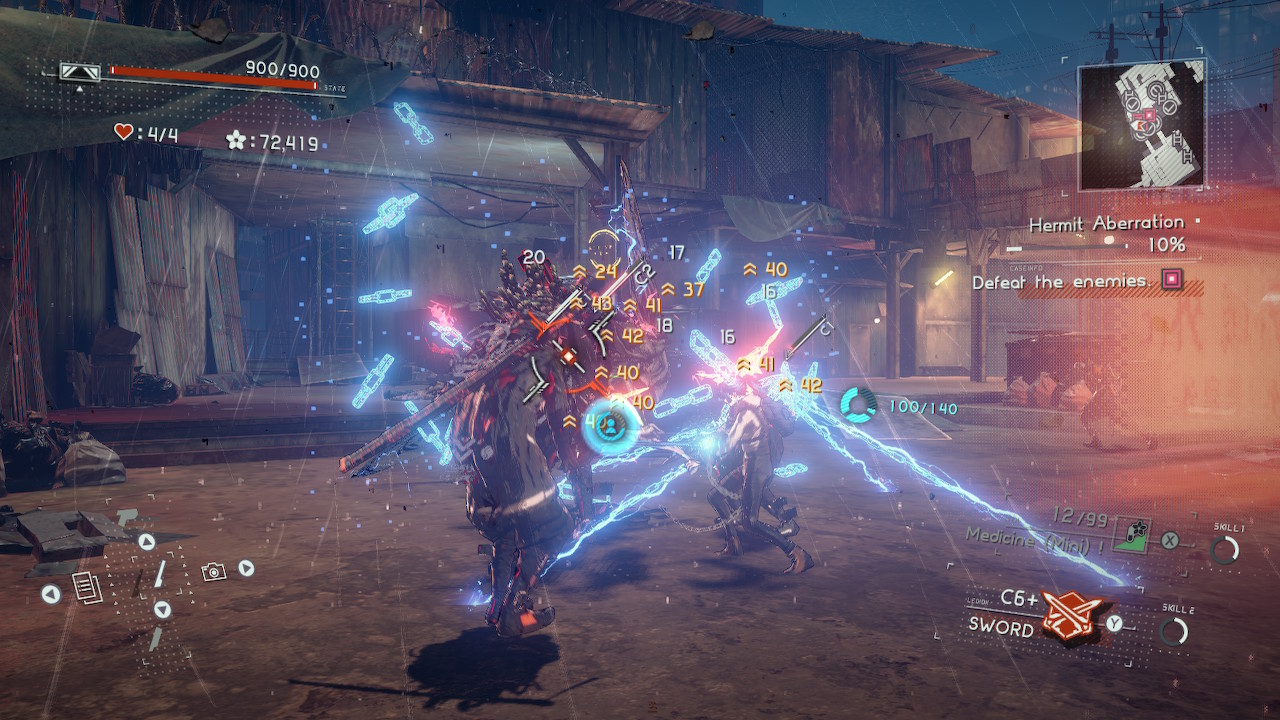
Task: Open the documents shortcut icon
Action: (89, 588)
